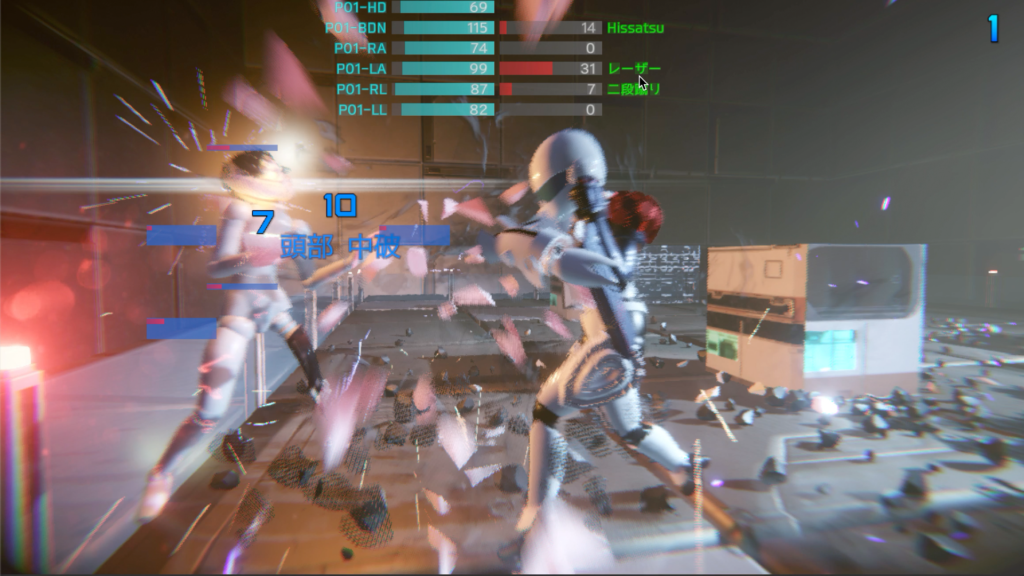The height and width of the screenshot is (576, 1024).
Task: Activate the レーザー skill label
Action: tap(634, 68)
